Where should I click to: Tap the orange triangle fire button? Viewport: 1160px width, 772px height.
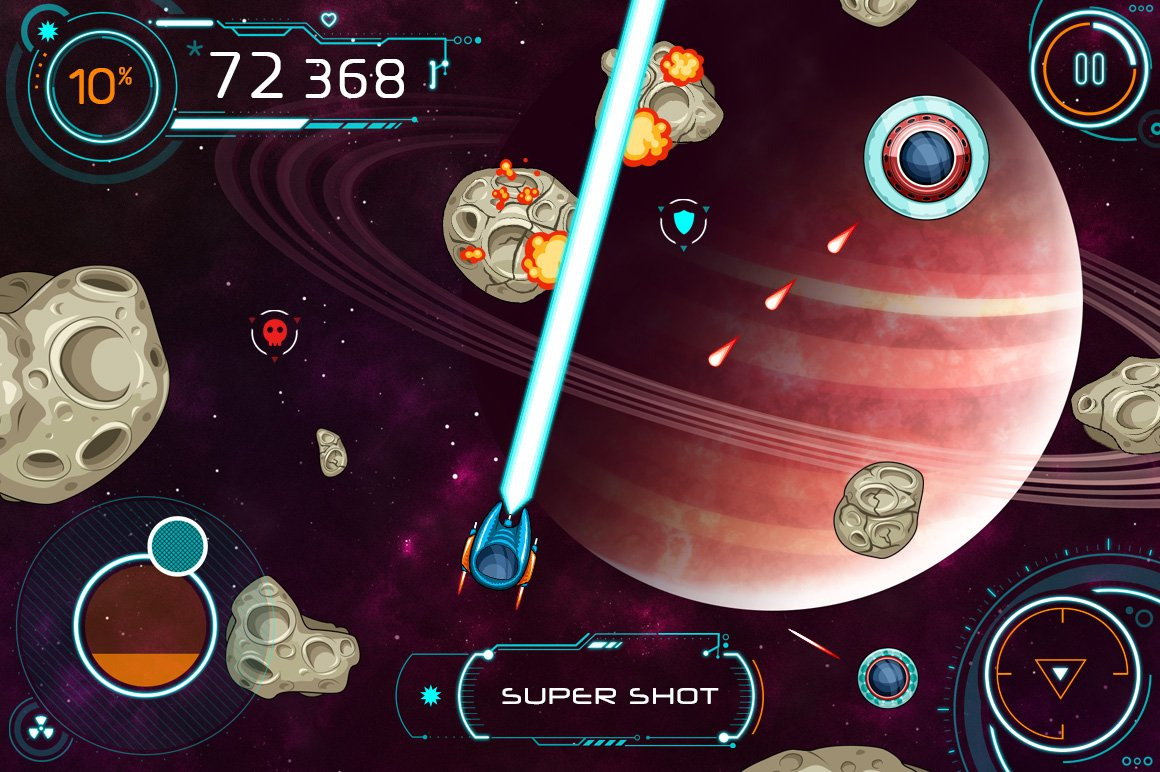[x=1055, y=676]
